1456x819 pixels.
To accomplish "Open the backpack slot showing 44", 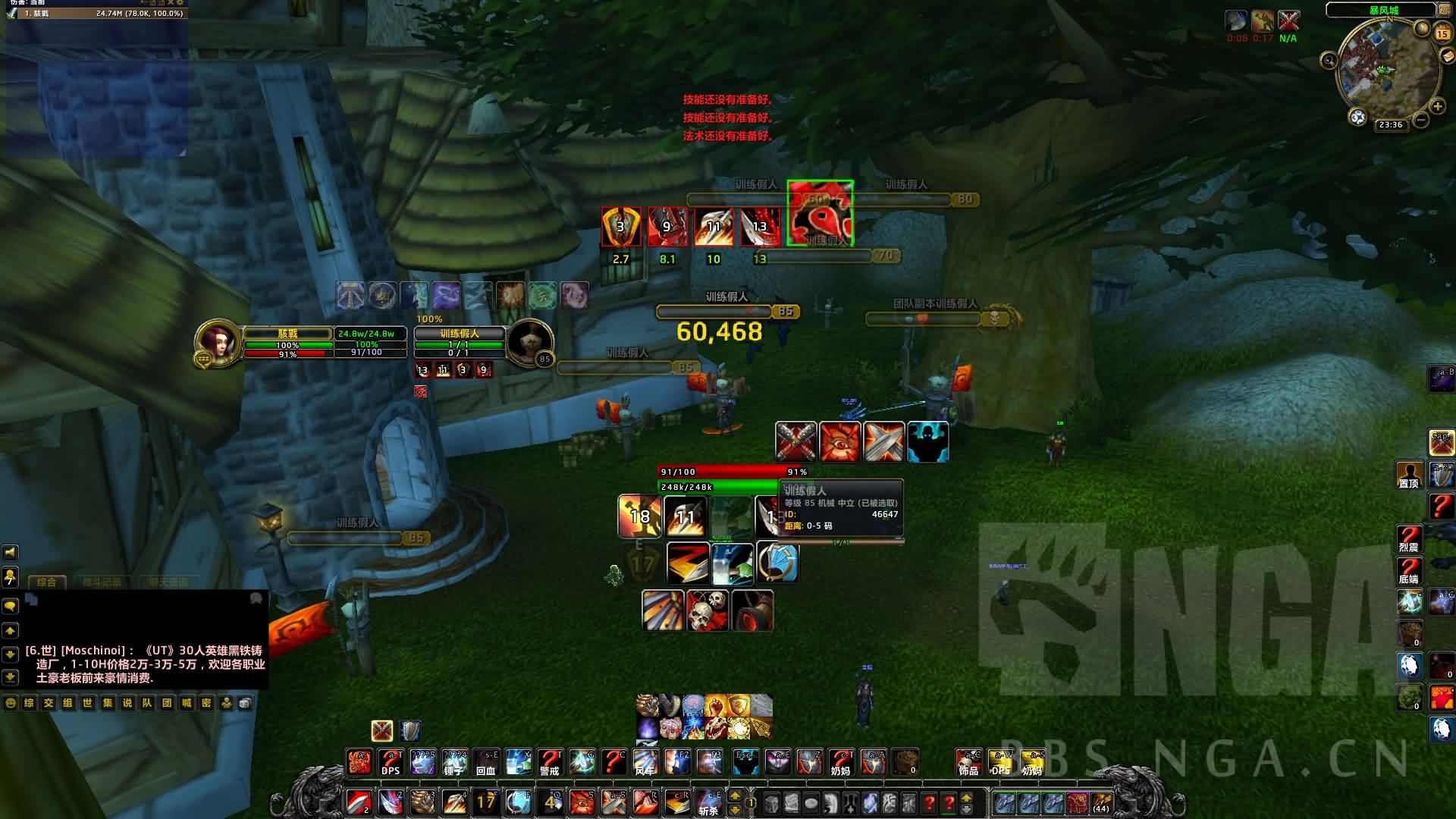I will [1101, 802].
